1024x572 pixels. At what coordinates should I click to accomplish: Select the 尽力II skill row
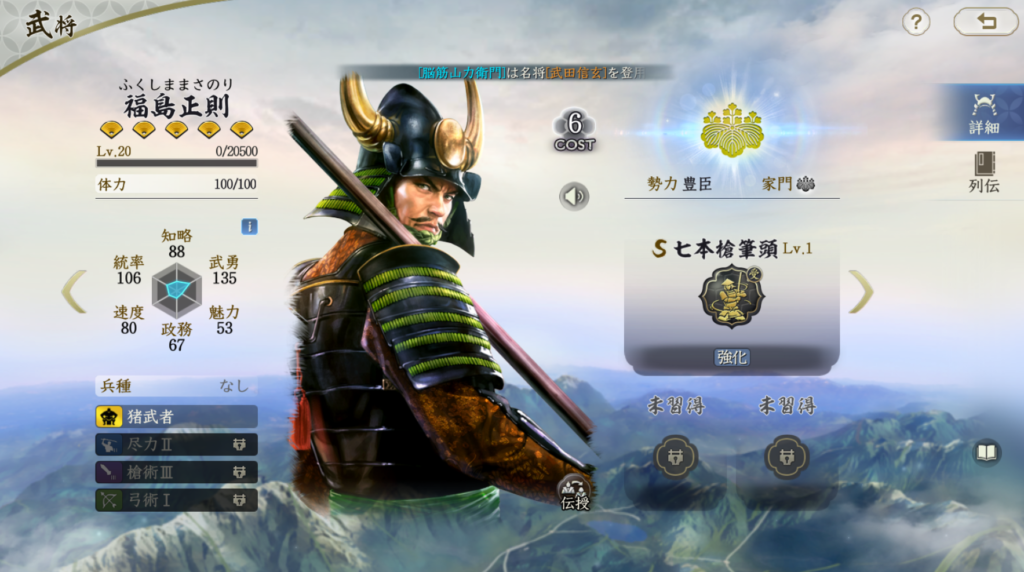click(177, 444)
